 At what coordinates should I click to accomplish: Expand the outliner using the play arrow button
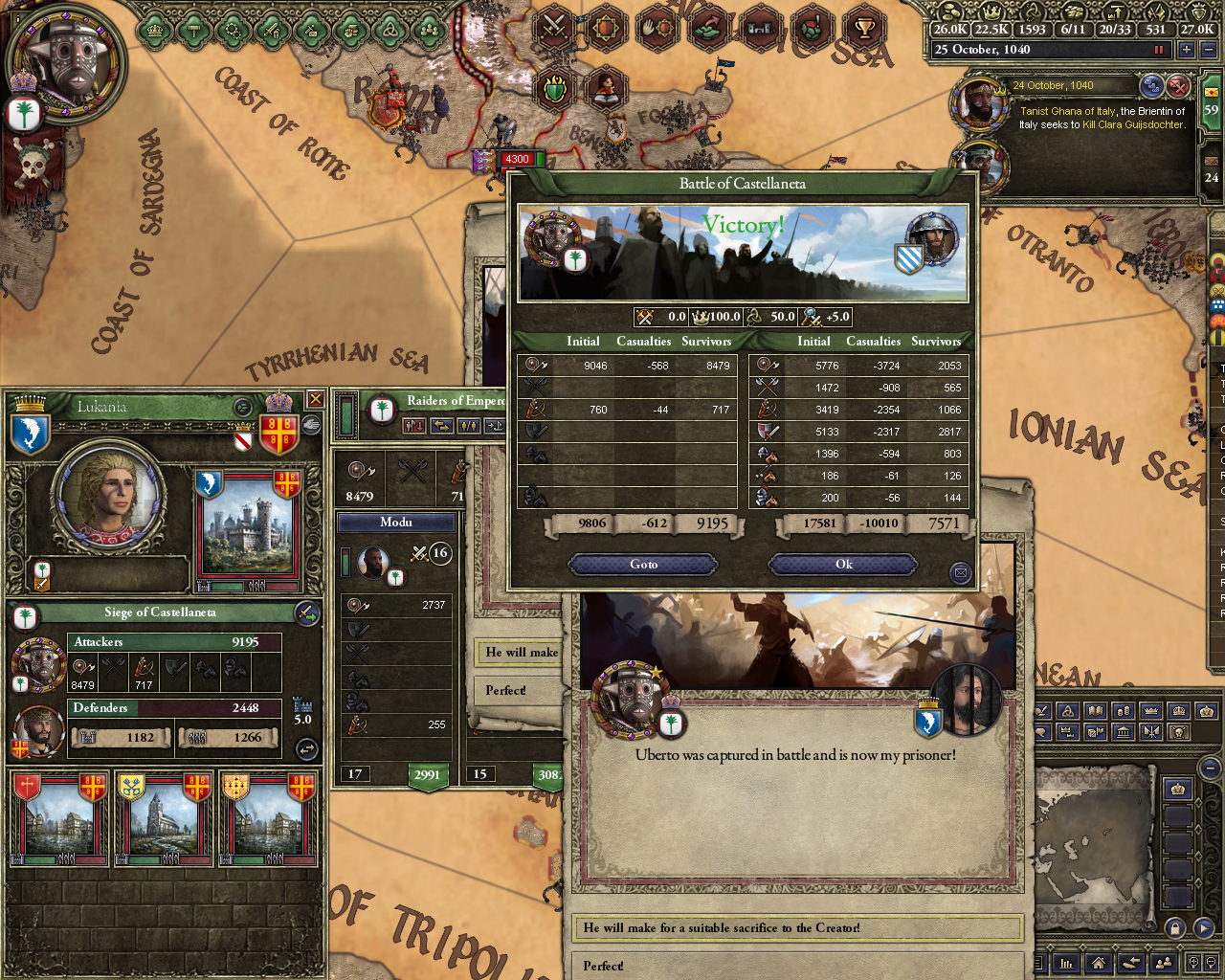[1204, 928]
